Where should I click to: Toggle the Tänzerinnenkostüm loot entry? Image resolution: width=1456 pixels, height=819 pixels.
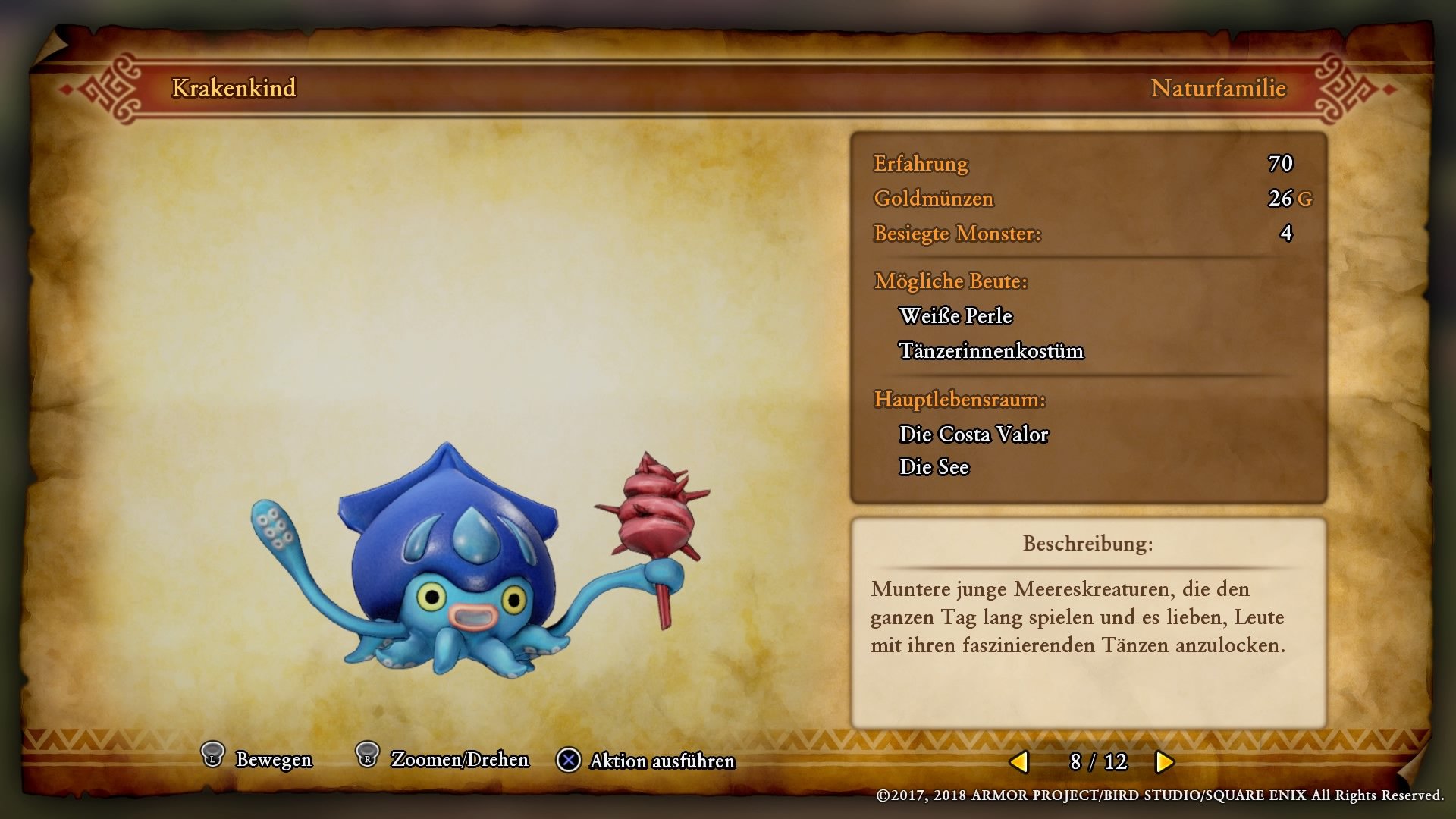pos(992,352)
